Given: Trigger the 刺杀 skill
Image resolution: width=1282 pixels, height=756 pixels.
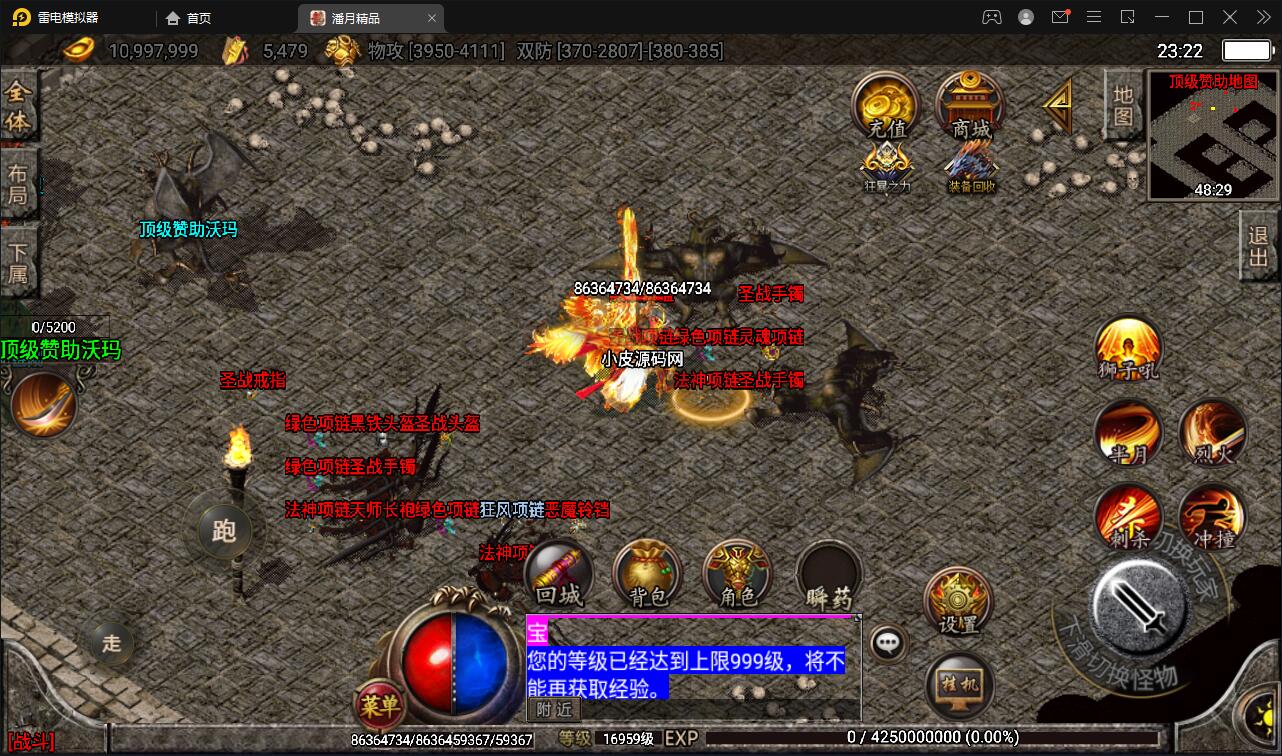Looking at the screenshot, I should click(1127, 517).
